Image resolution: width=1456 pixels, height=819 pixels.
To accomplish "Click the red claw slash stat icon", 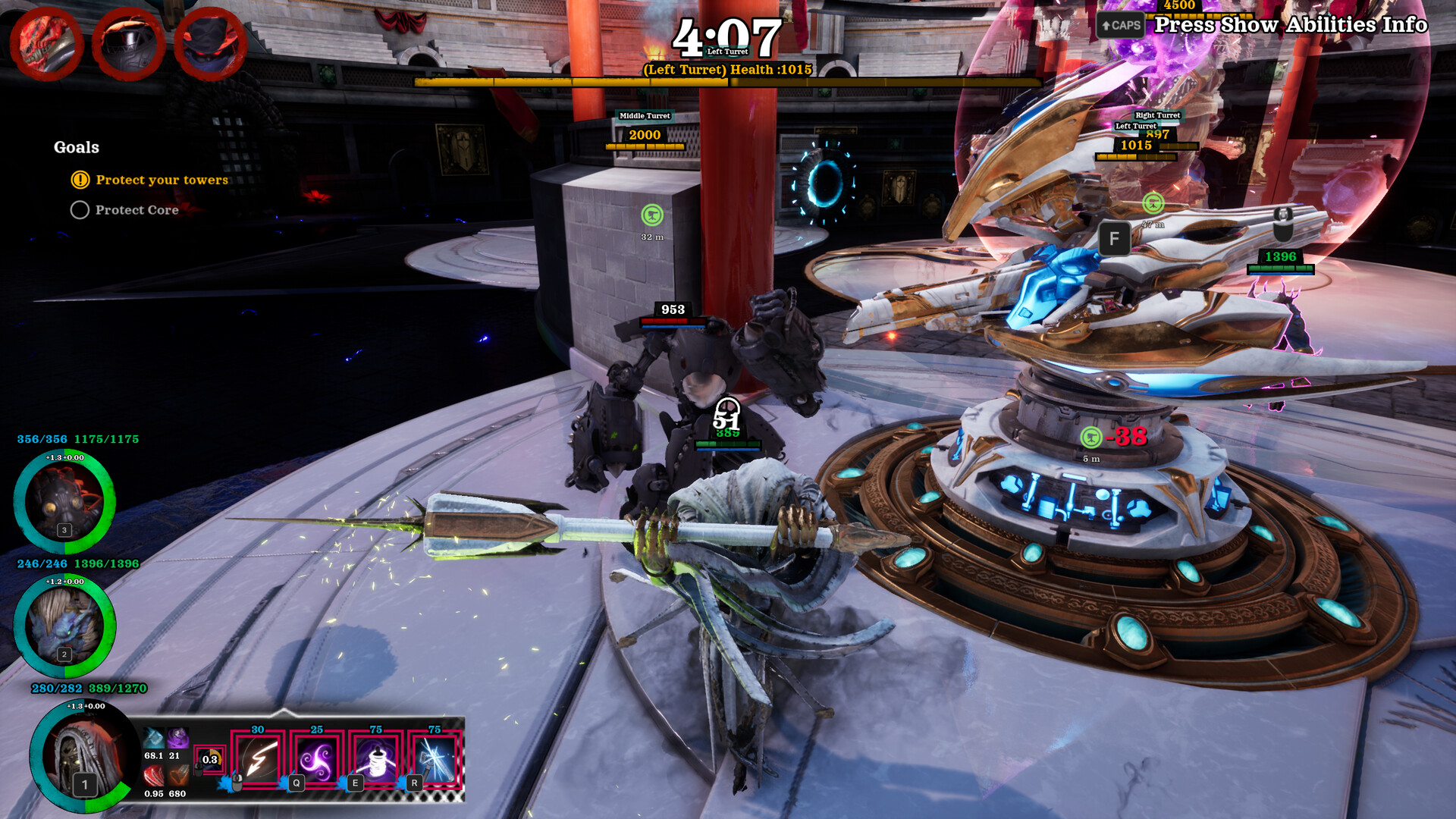I will point(154,776).
